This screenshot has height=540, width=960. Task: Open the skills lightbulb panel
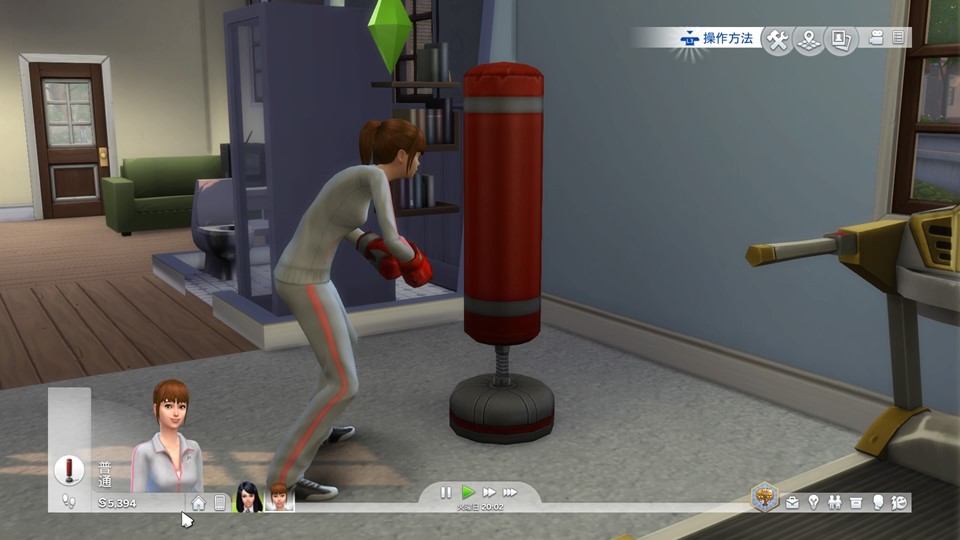(x=813, y=502)
